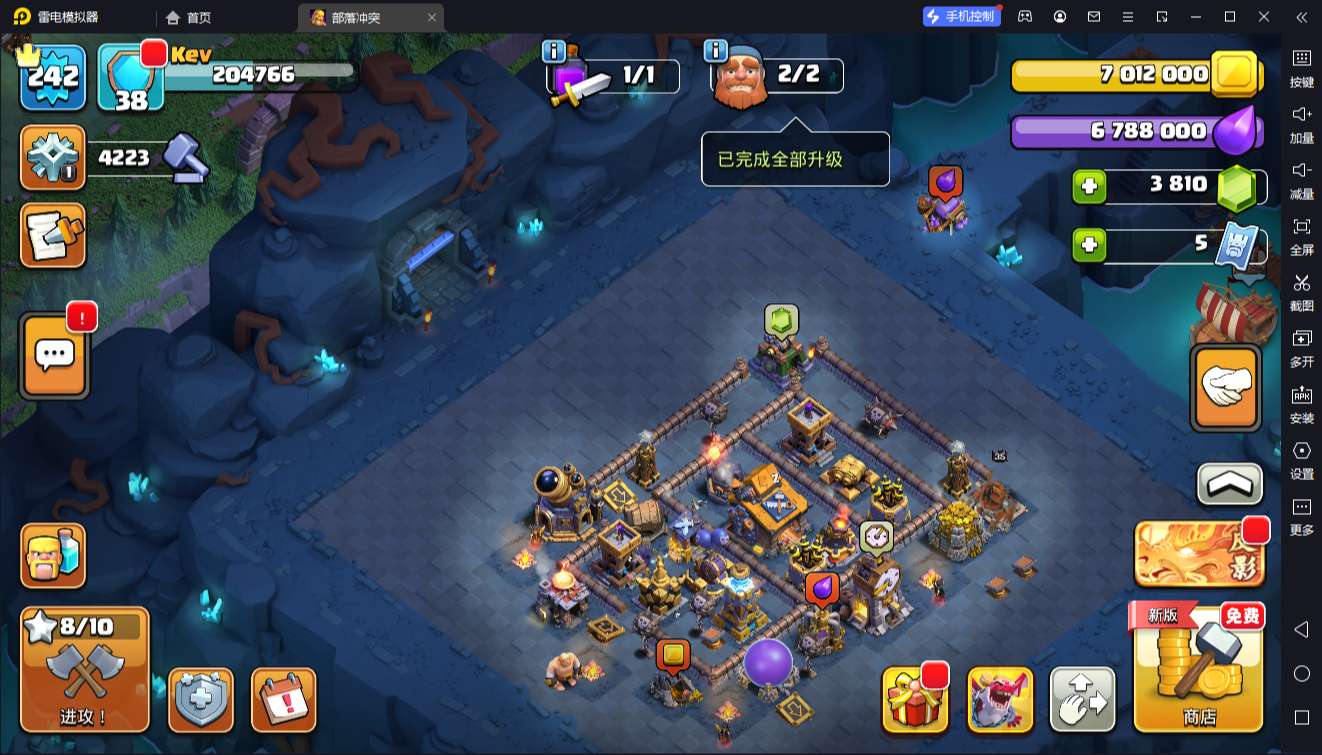Collapse the side panel with the up-arrow button
Screen dimensions: 1322x755
click(x=1230, y=485)
